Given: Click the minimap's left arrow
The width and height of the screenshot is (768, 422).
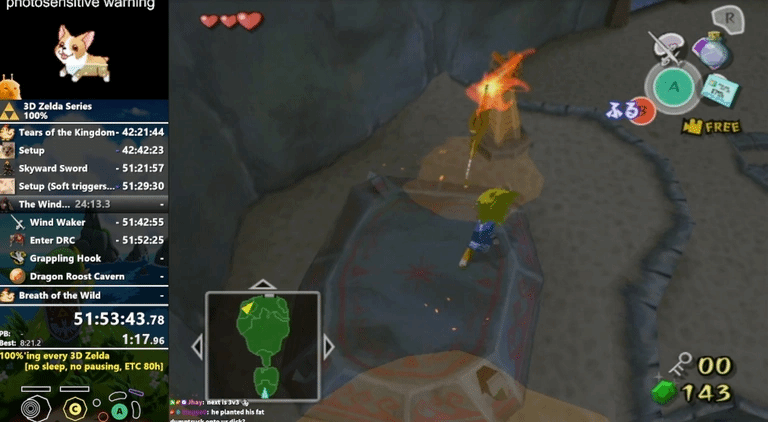Looking at the screenshot, I should (197, 347).
